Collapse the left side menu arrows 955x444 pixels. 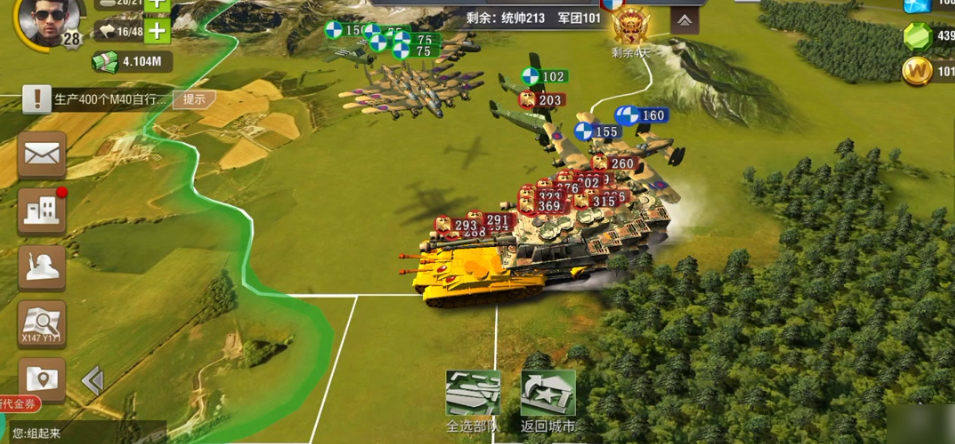point(93,380)
